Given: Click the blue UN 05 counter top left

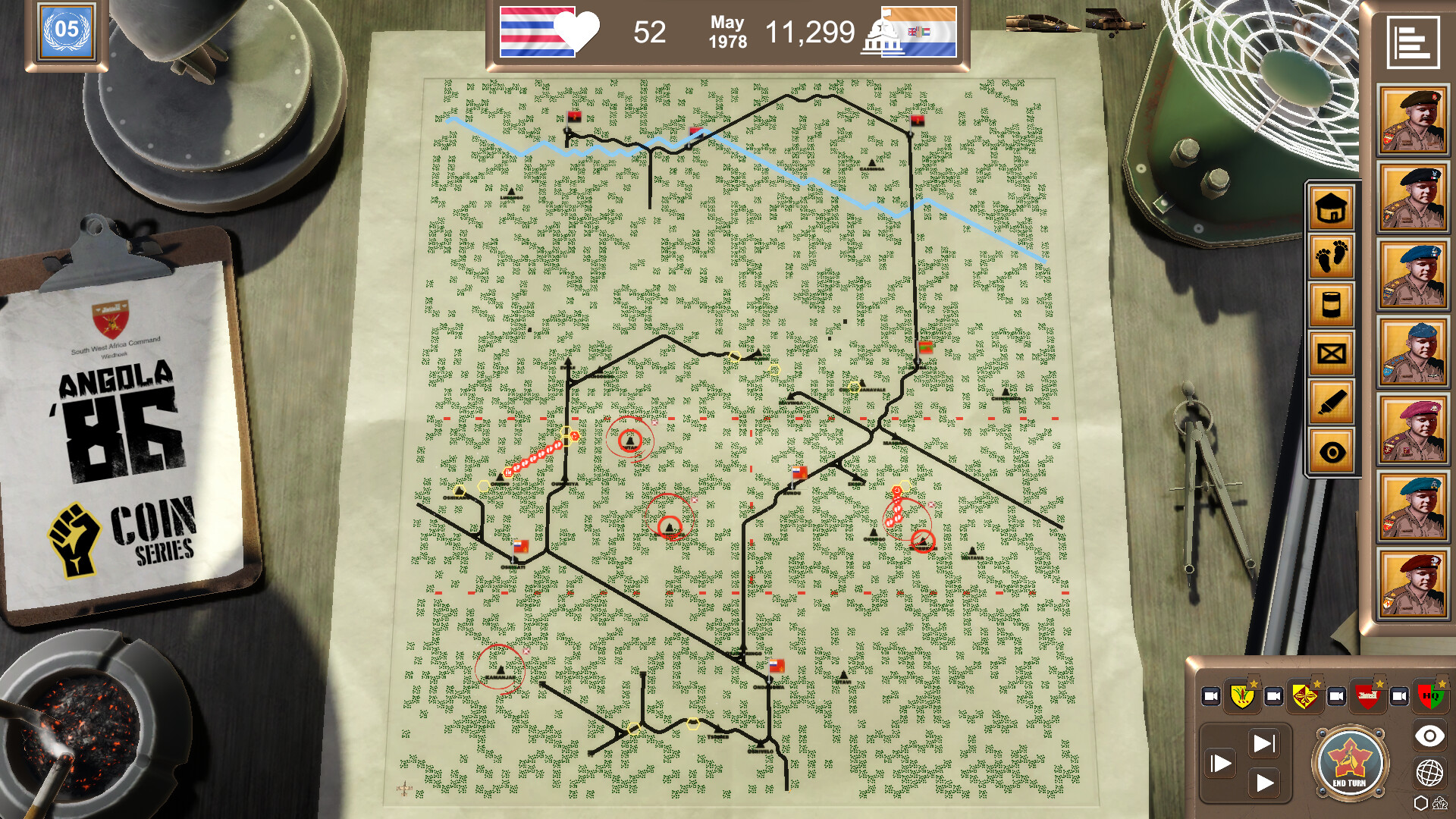Looking at the screenshot, I should coord(67,33).
